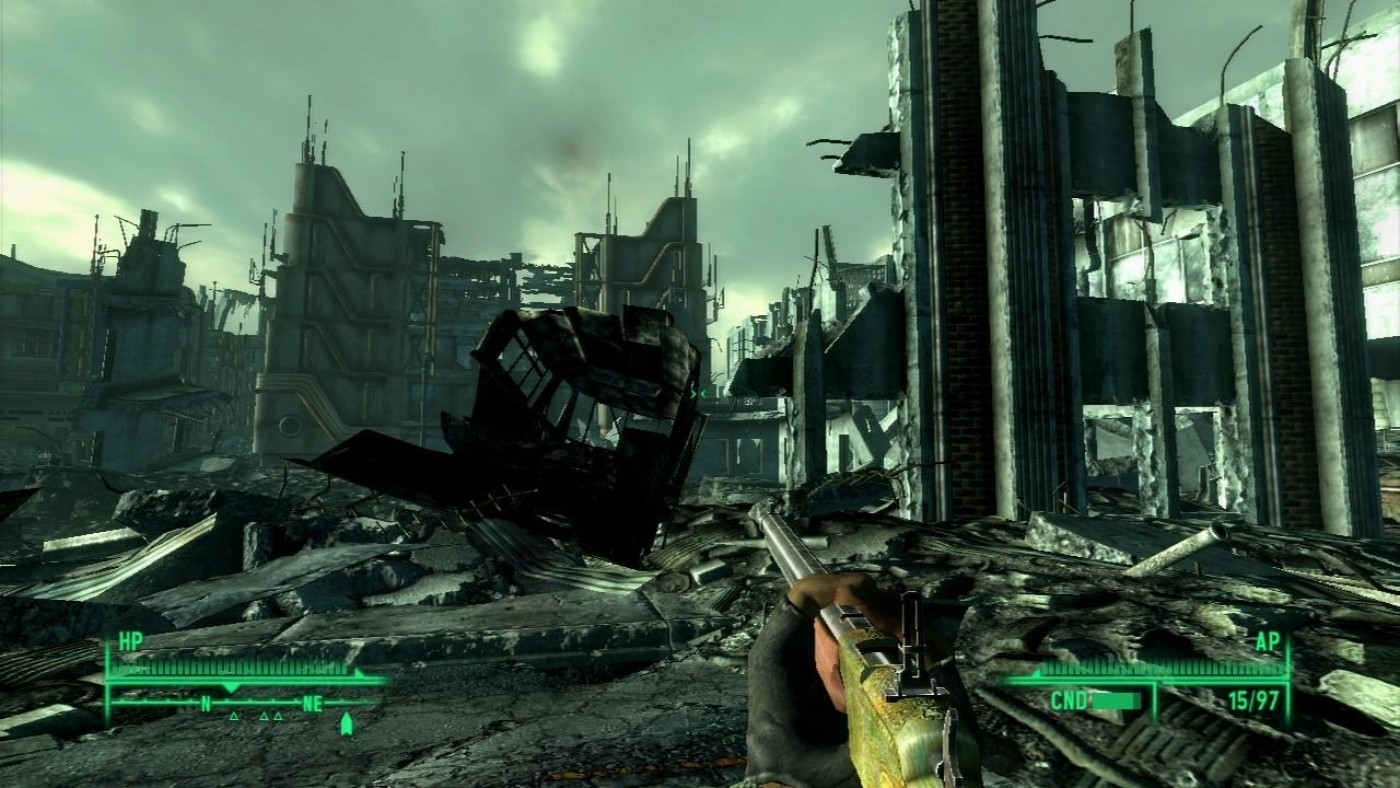Click the HP label in the HUD

click(x=131, y=642)
